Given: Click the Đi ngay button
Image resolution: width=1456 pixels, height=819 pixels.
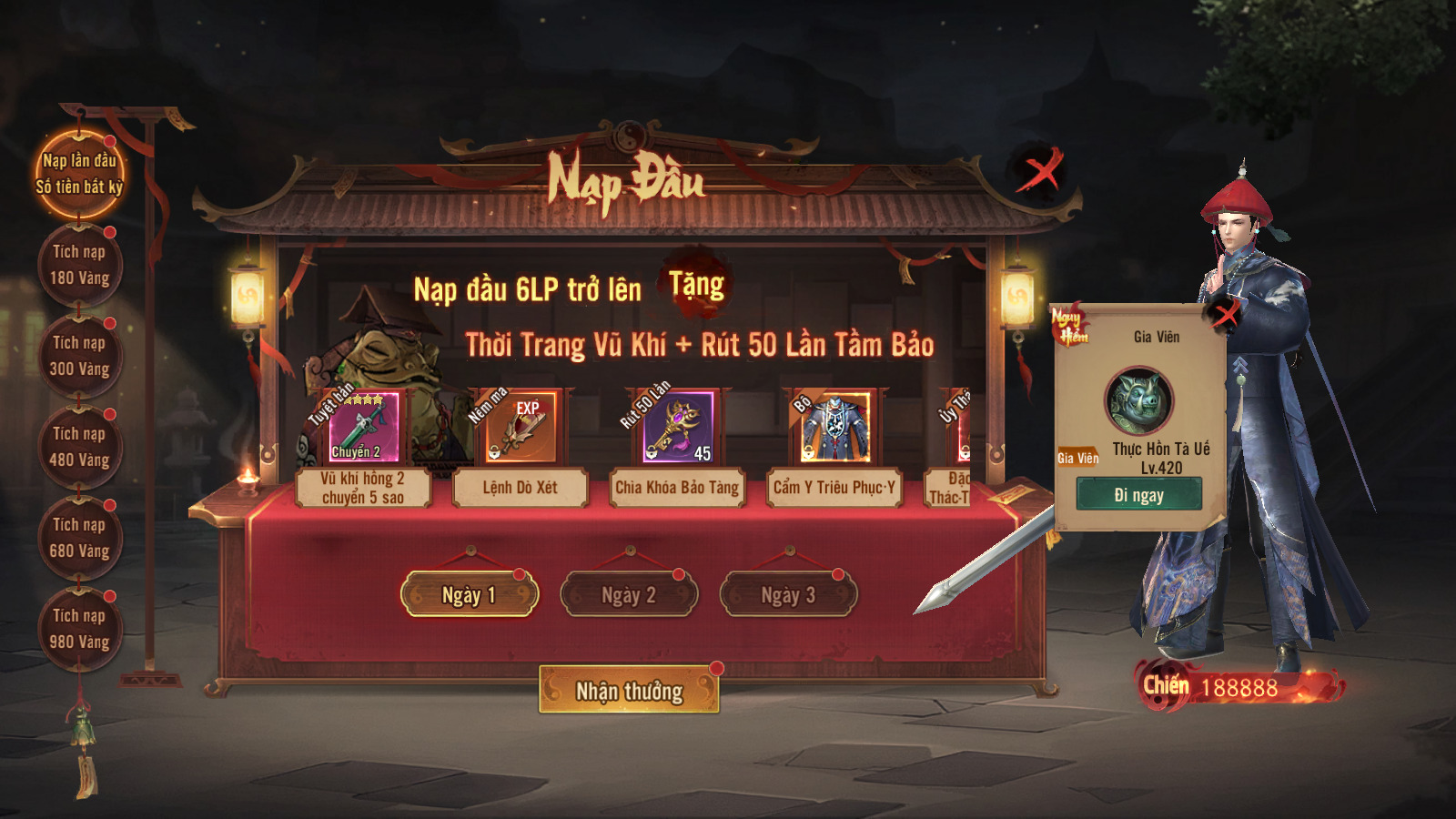Looking at the screenshot, I should pyautogui.click(x=1138, y=495).
